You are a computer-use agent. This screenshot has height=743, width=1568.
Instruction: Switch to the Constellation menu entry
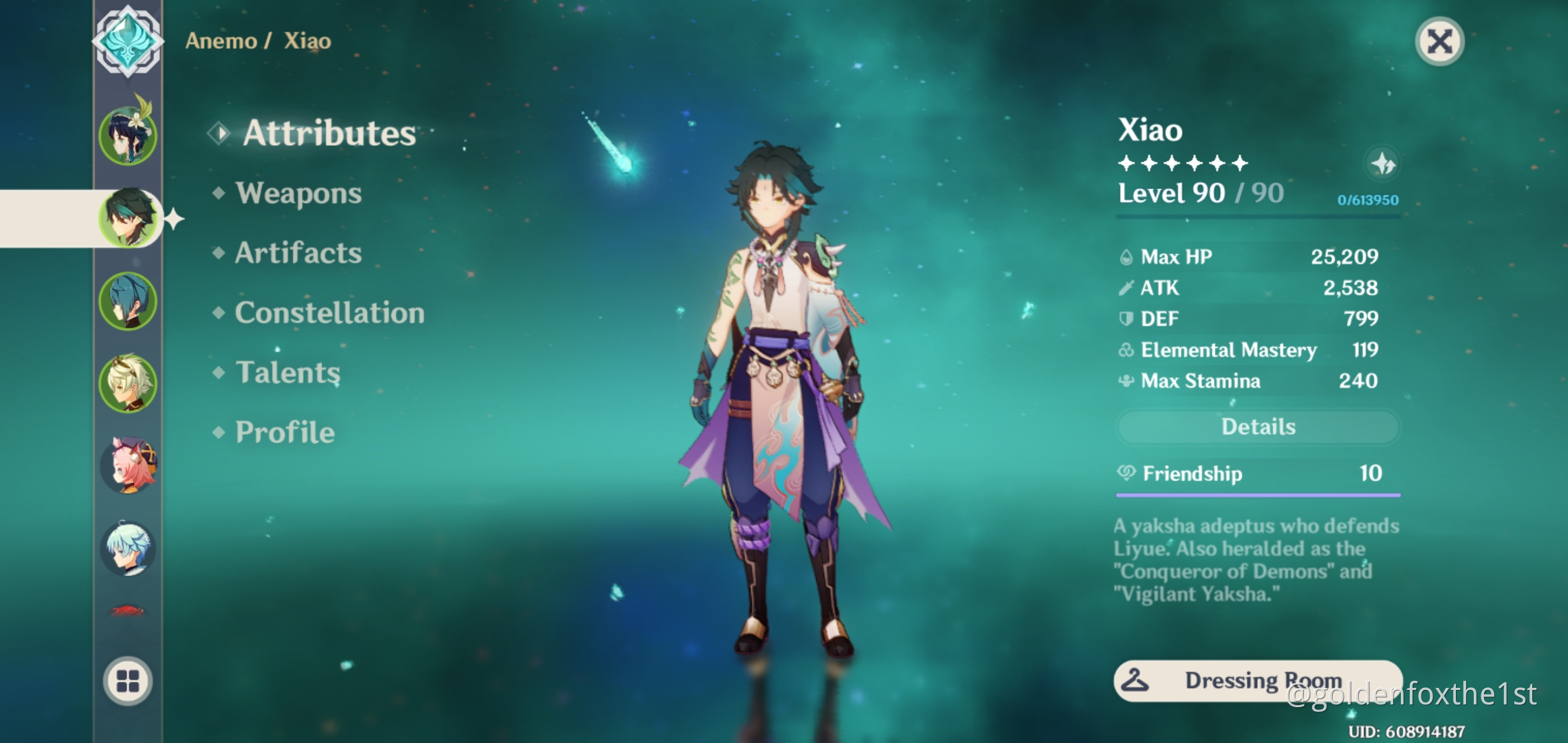point(329,312)
